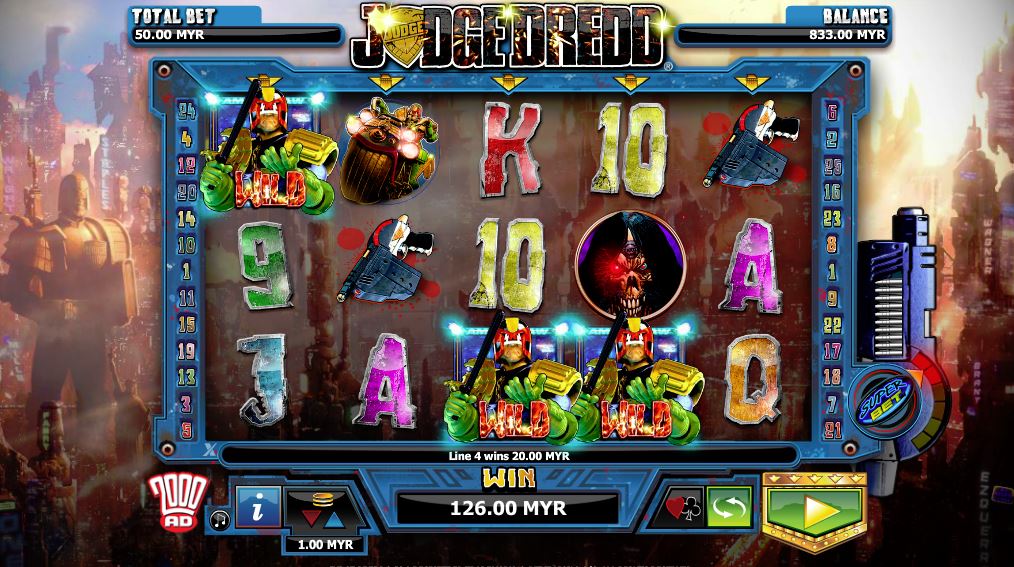Open the gamble feature with the card suits
Viewport: 1014px width, 567px height.
point(683,509)
